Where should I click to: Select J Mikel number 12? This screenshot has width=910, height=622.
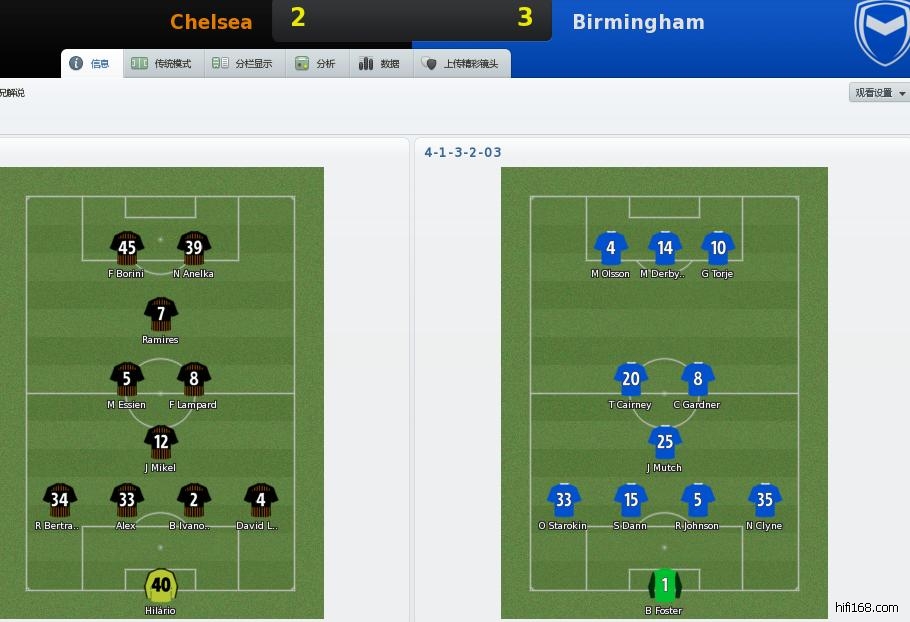(160, 442)
